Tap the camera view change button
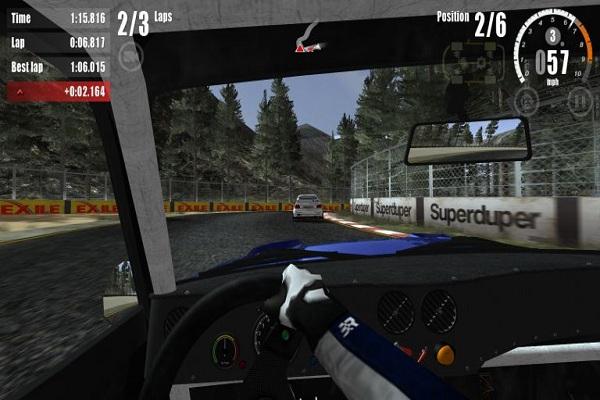 131,56
